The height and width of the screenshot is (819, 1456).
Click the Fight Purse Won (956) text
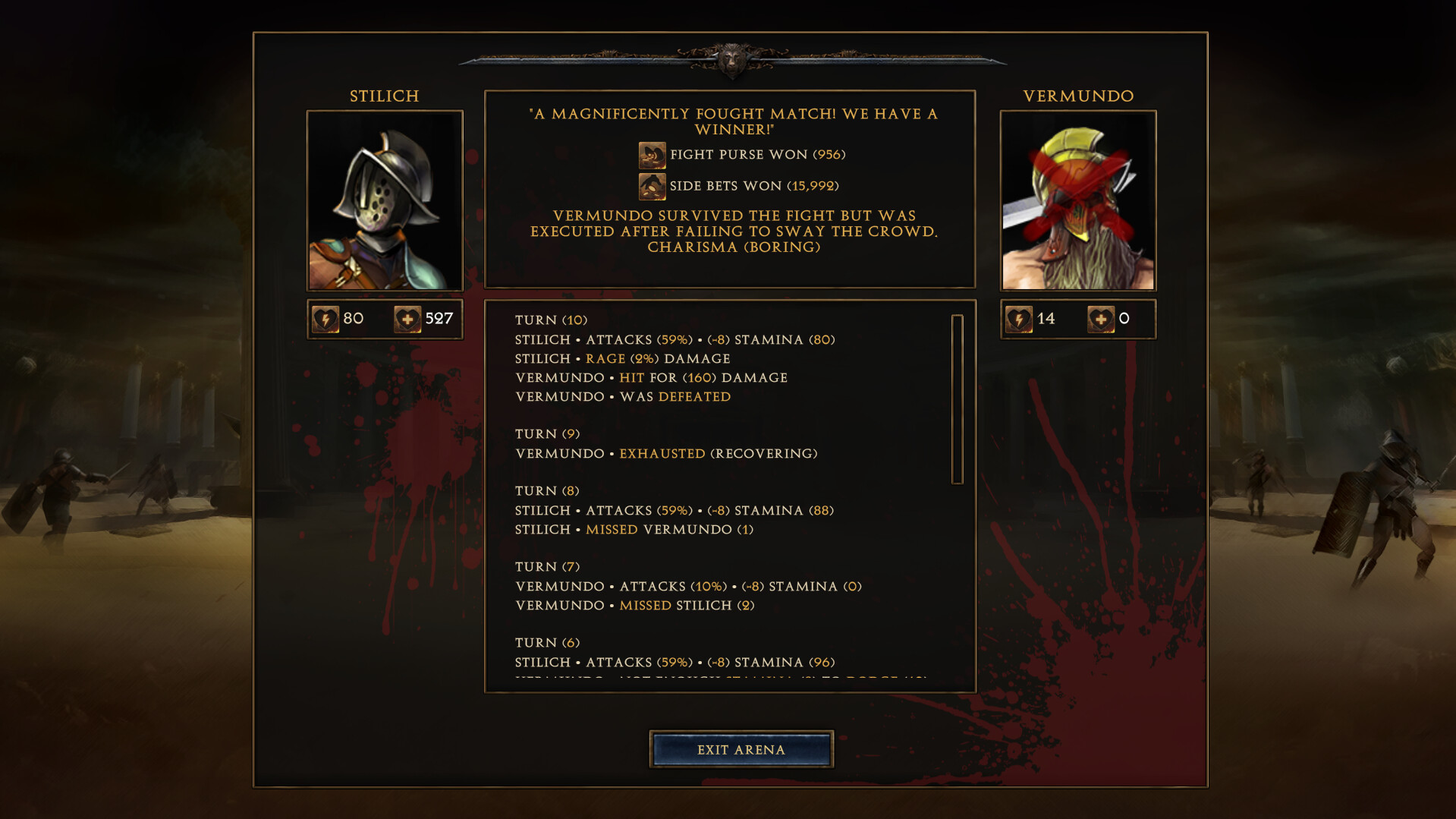(x=758, y=155)
